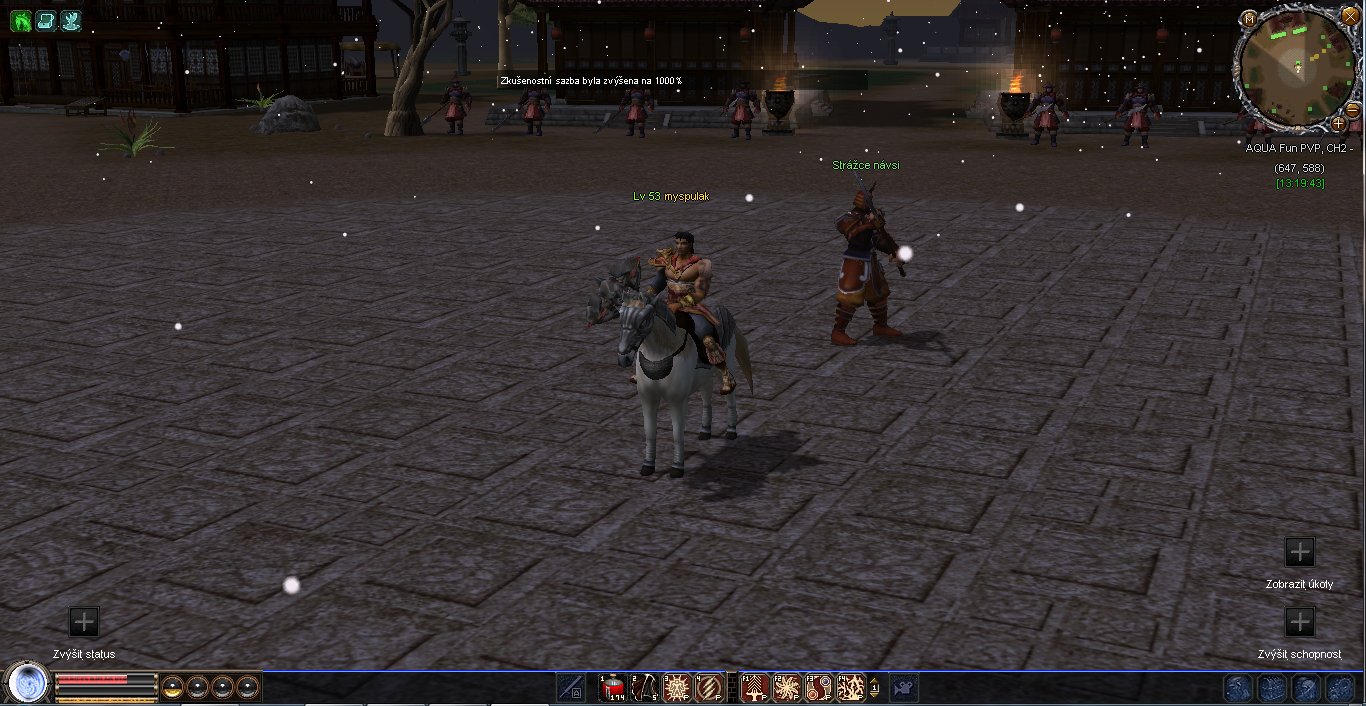Open the Zvýšit schopnost plus button

click(x=1299, y=622)
